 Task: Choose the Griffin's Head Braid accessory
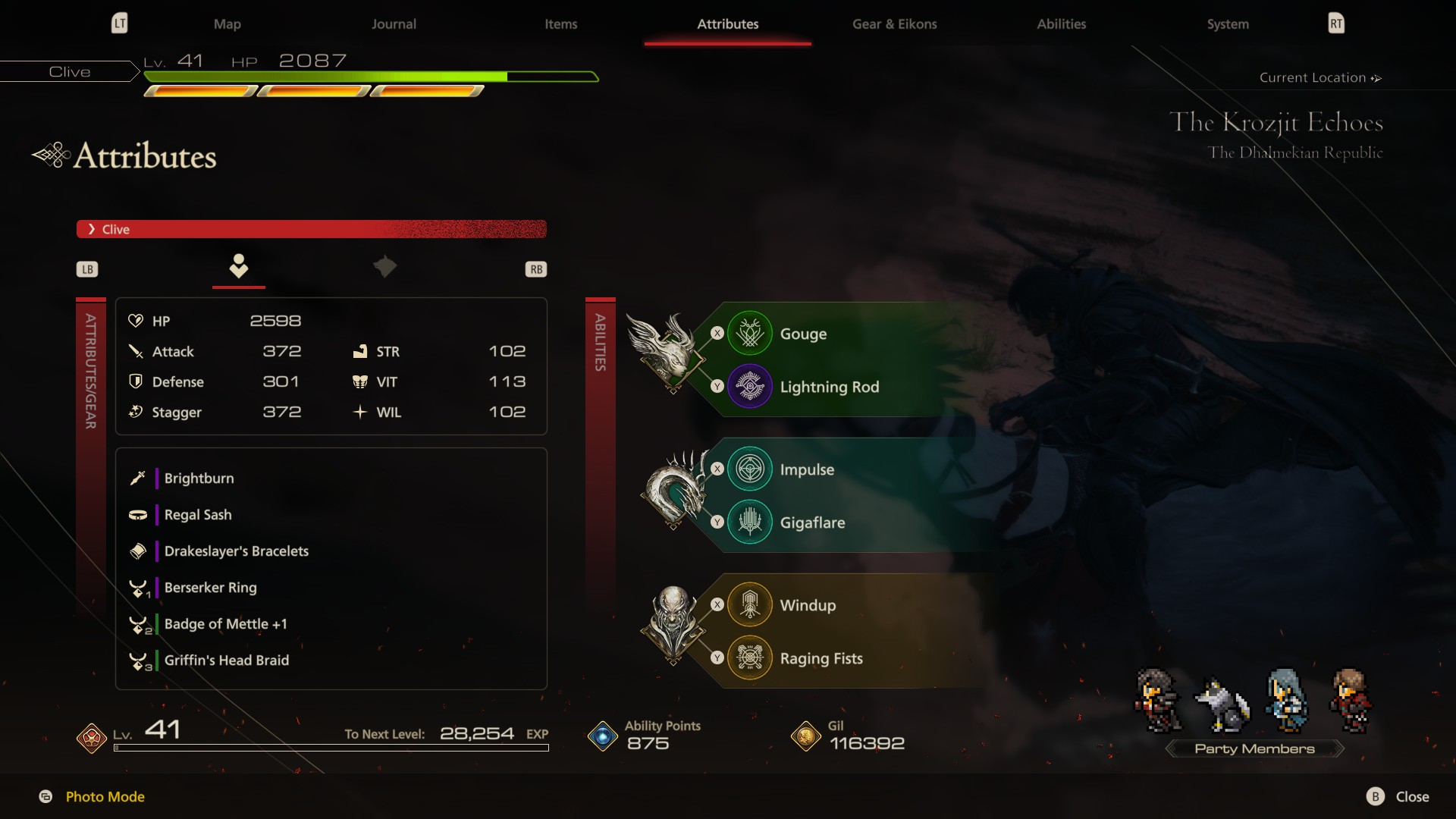(226, 661)
